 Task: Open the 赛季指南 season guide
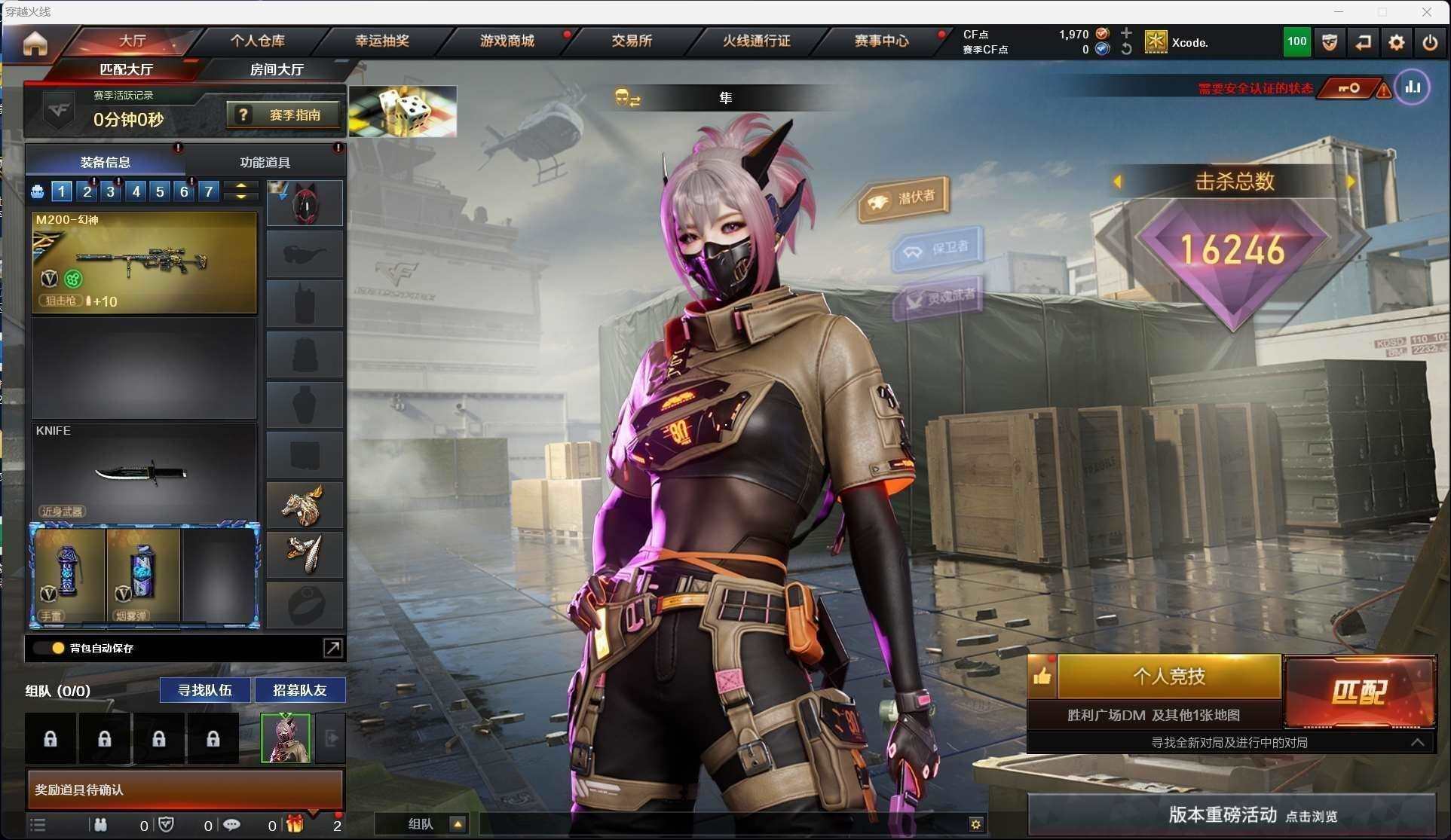click(283, 115)
